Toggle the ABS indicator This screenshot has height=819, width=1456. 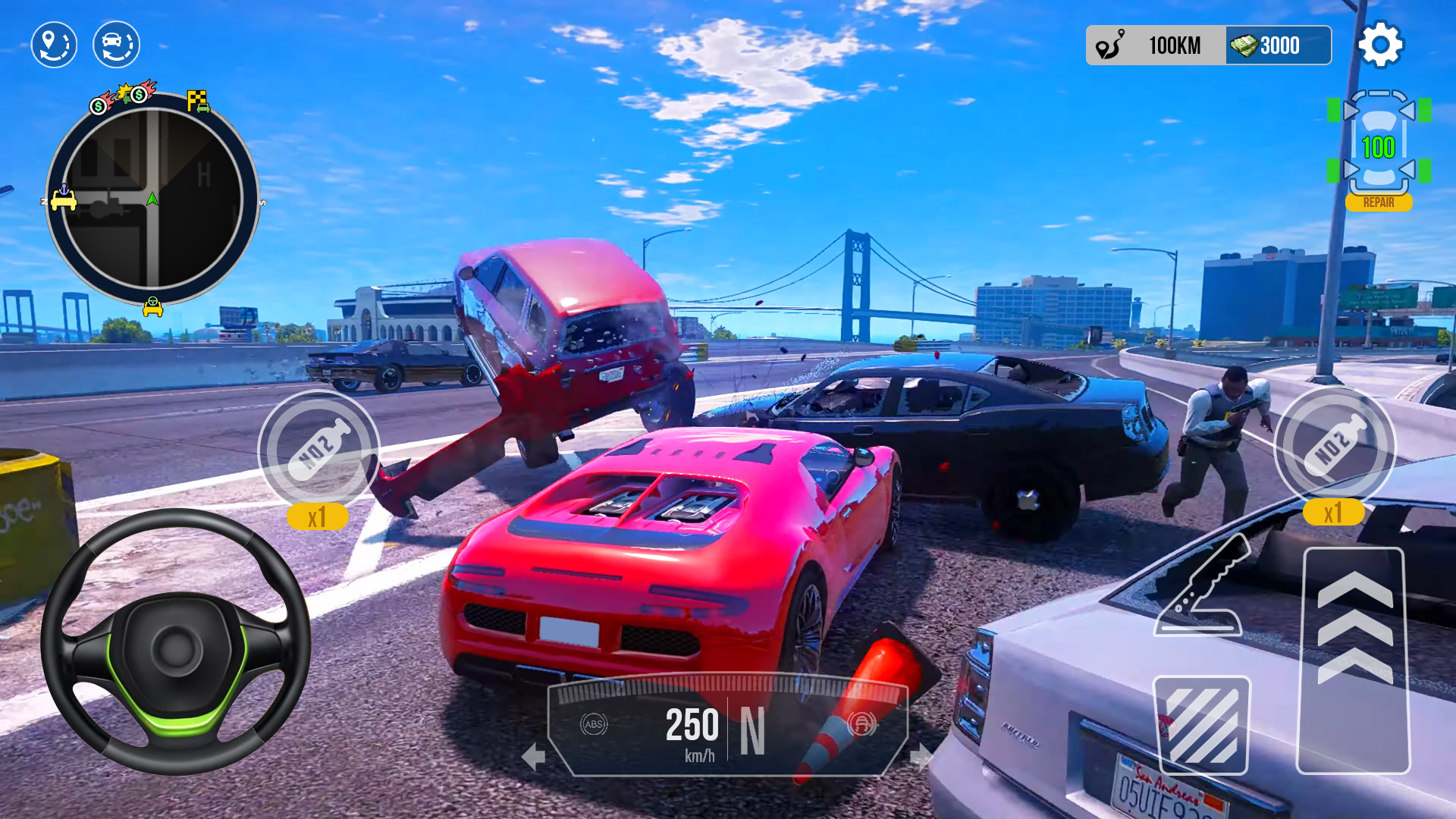point(594,724)
